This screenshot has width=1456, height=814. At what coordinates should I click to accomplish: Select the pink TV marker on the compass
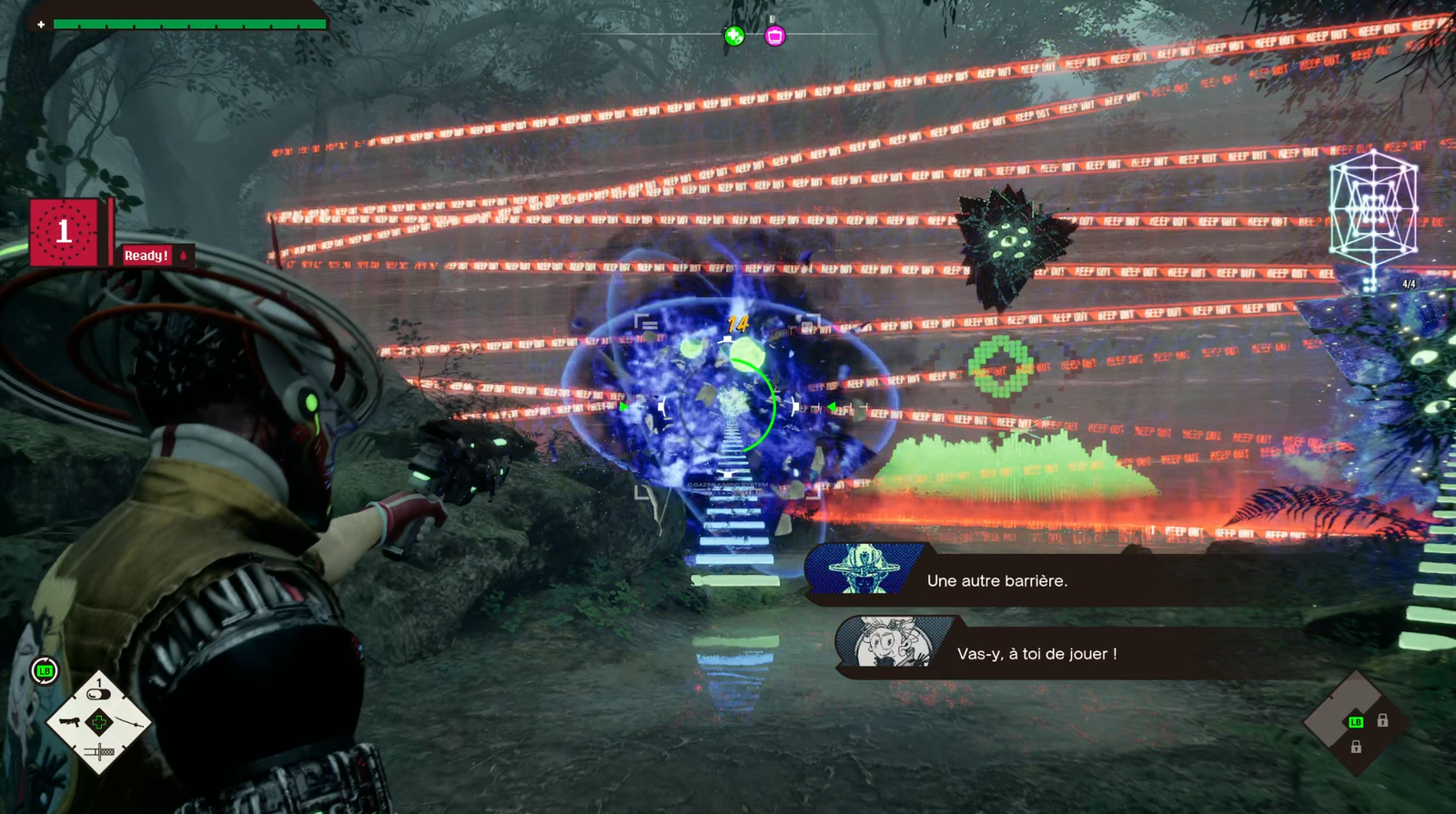(774, 35)
